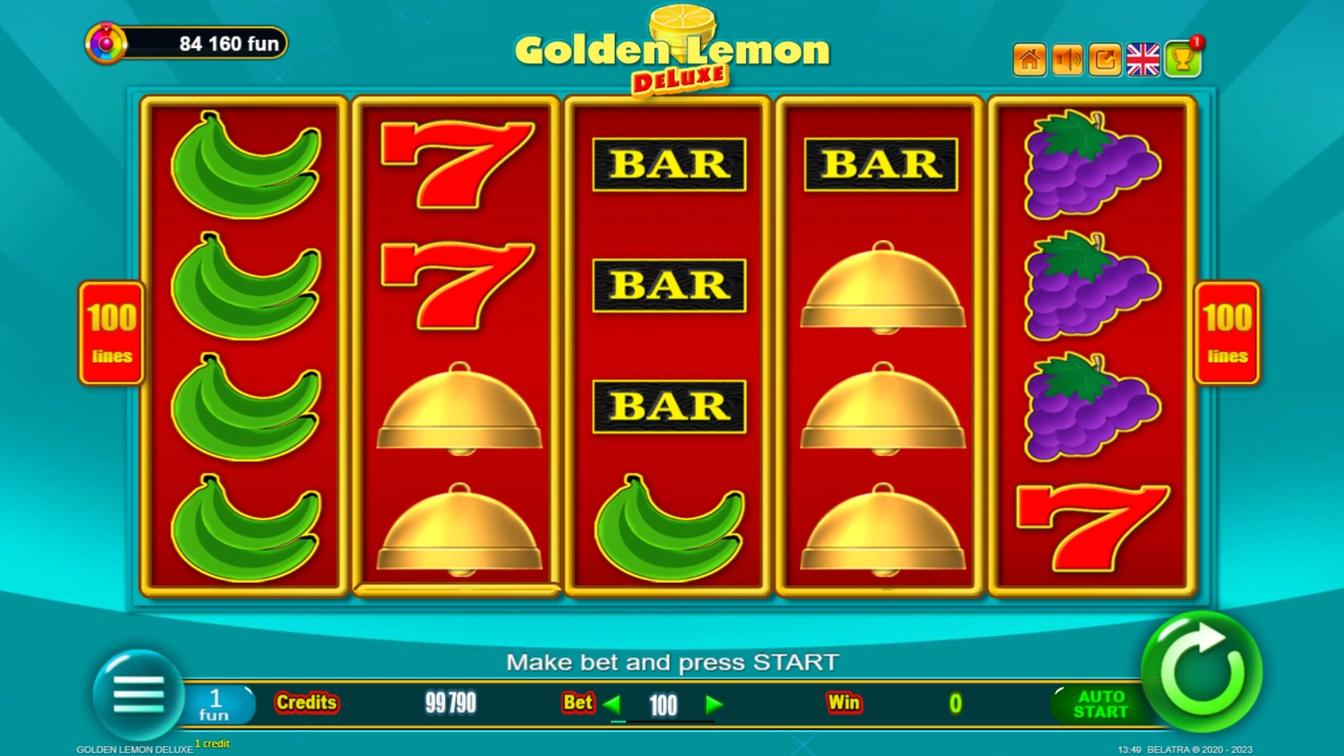Increase bet with the right arrow
This screenshot has height=756, width=1344.
tap(714, 703)
